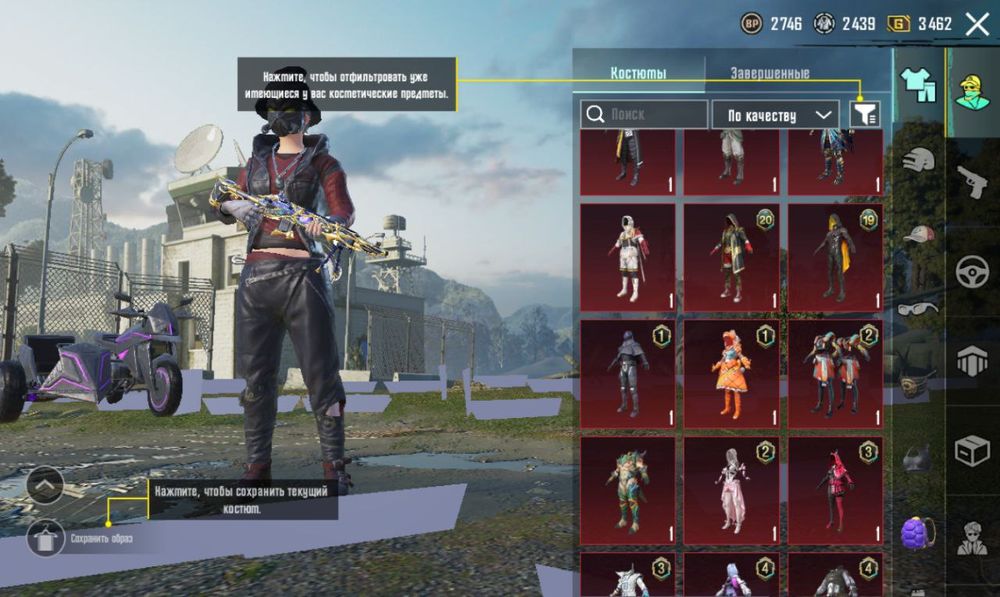
Task: Select the pink and white gown costume
Action: pyautogui.click(x=731, y=489)
